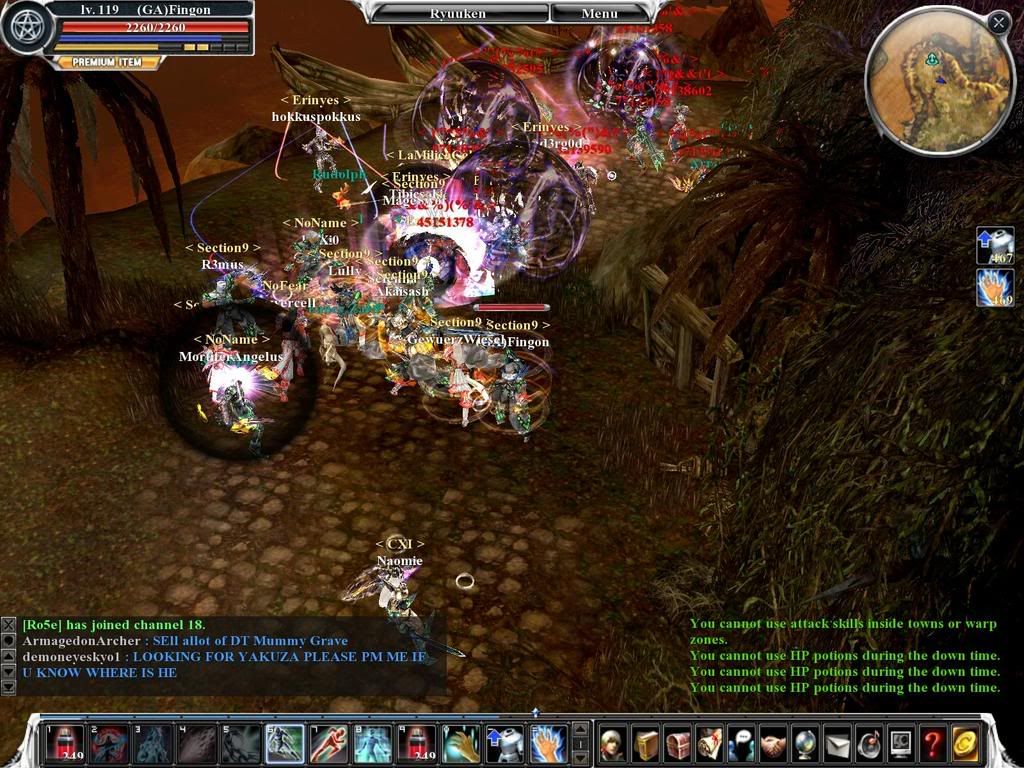Activate the highlighted skill in slot 6
The image size is (1024, 768).
pyautogui.click(x=284, y=743)
